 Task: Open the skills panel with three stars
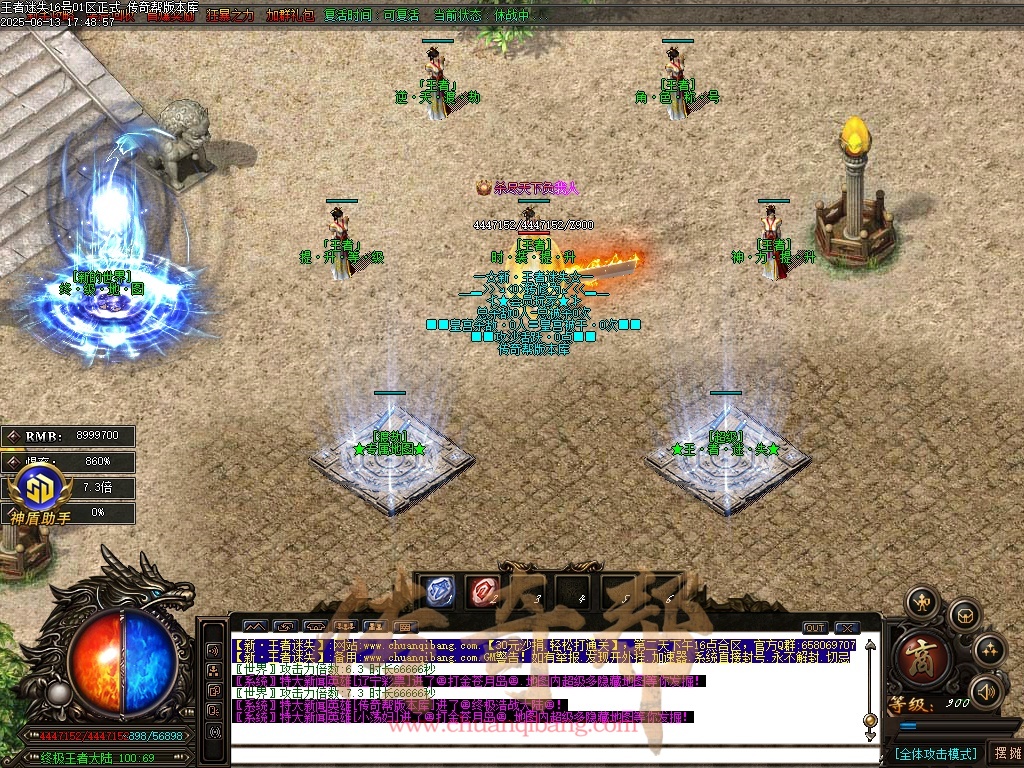point(989,650)
